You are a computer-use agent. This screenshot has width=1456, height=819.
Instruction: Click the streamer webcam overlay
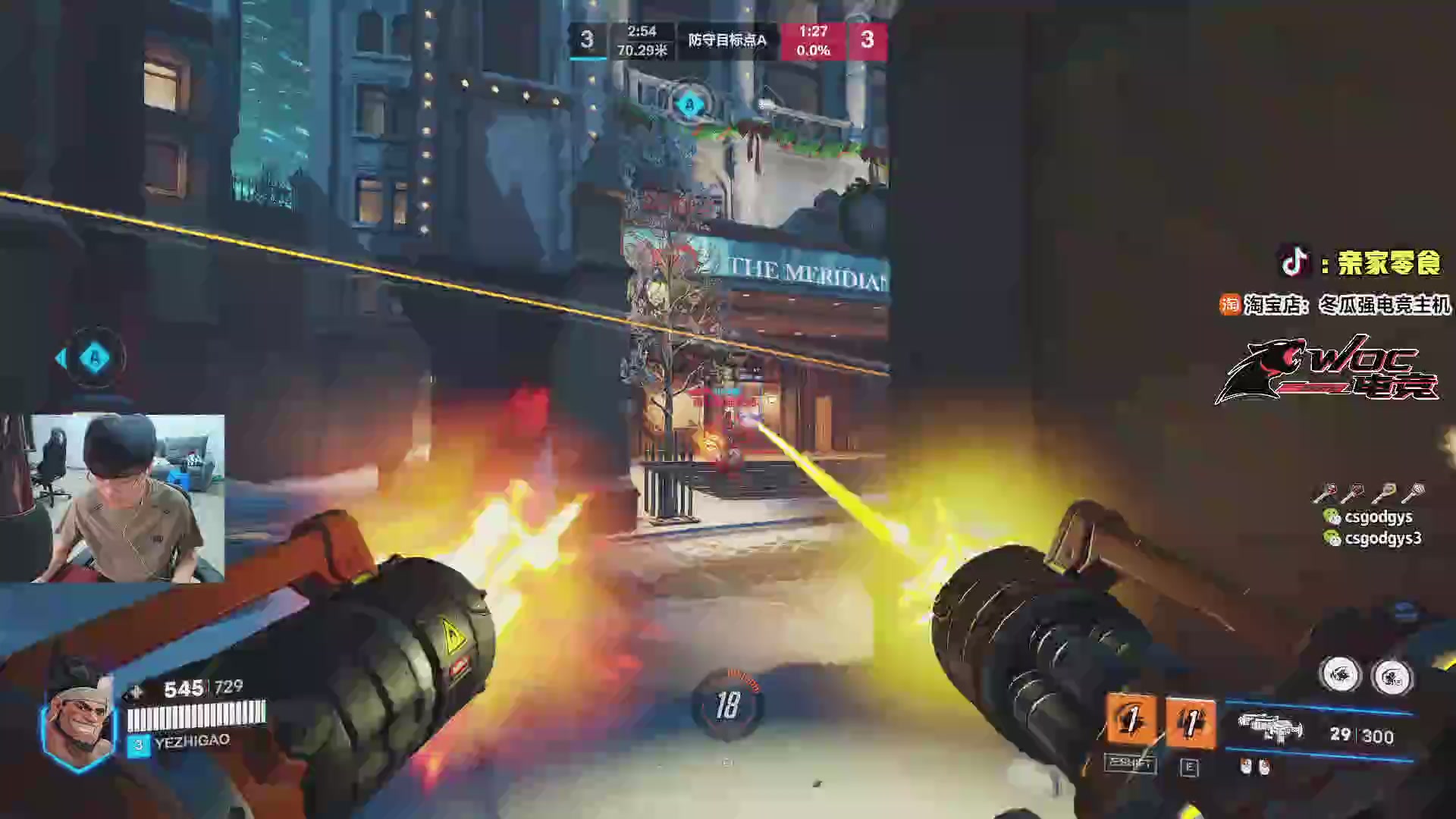112,498
